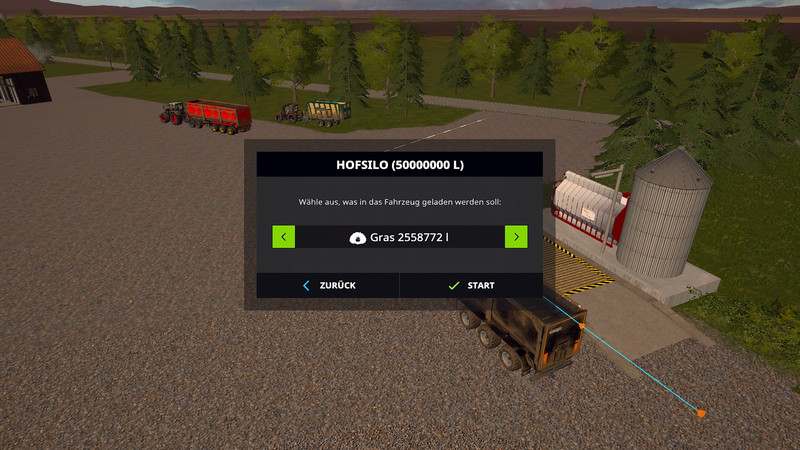Select the Gras 2558772 l fill option
Image resolution: width=800 pixels, height=450 pixels.
point(399,237)
